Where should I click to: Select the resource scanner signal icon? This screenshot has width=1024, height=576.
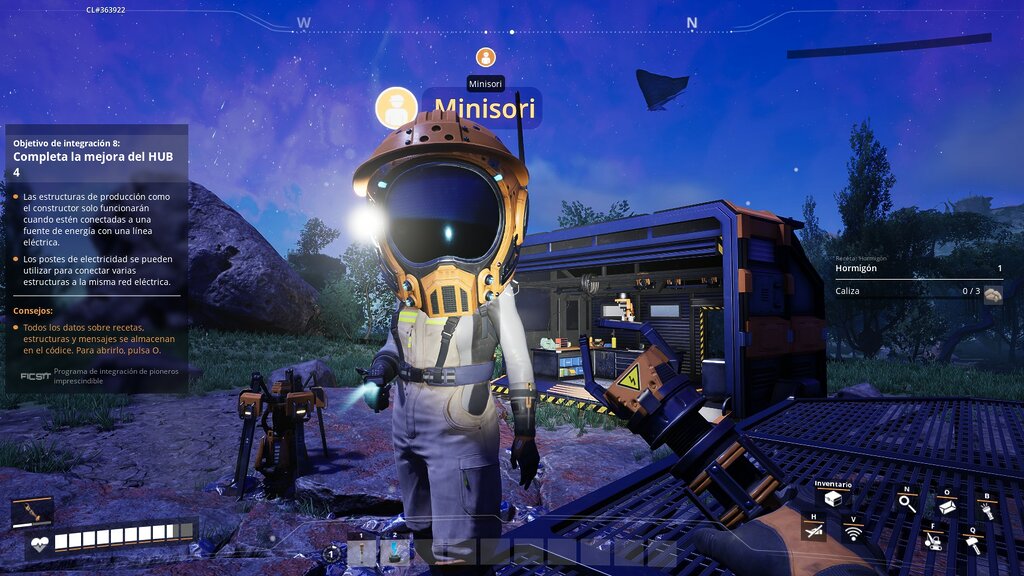coord(853,533)
